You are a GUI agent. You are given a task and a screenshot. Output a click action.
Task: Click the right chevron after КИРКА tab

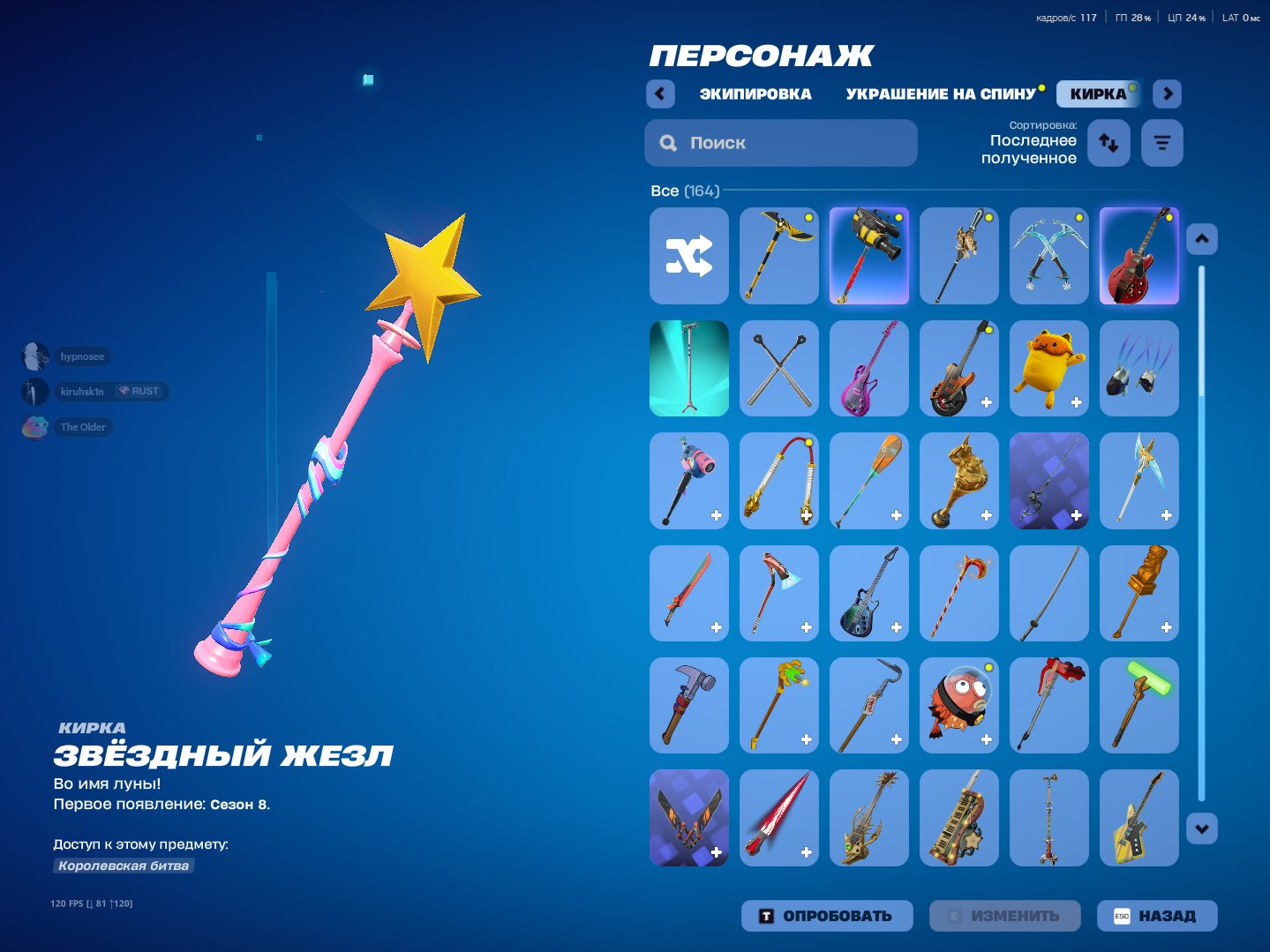[1167, 94]
